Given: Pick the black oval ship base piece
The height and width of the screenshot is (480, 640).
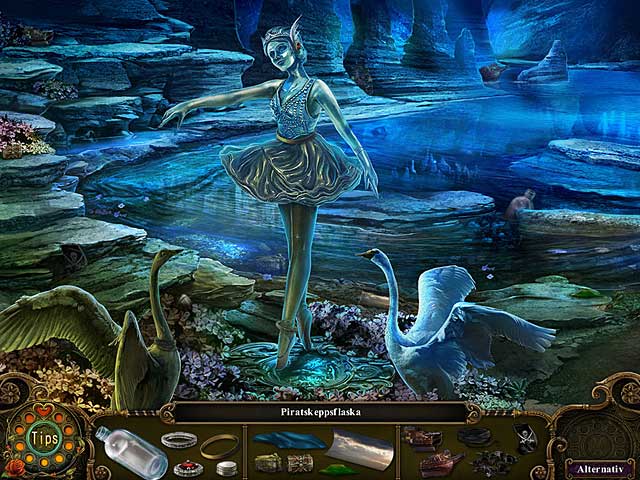Looking at the screenshot, I should tap(472, 436).
